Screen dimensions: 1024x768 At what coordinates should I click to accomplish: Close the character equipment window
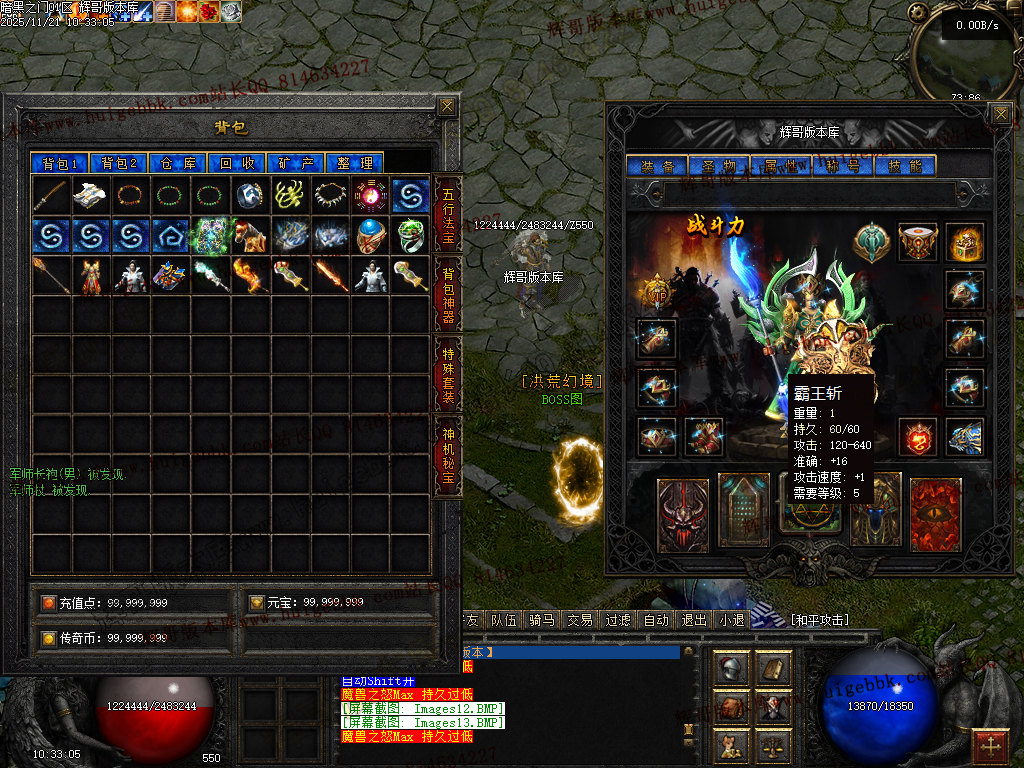pos(1001,114)
